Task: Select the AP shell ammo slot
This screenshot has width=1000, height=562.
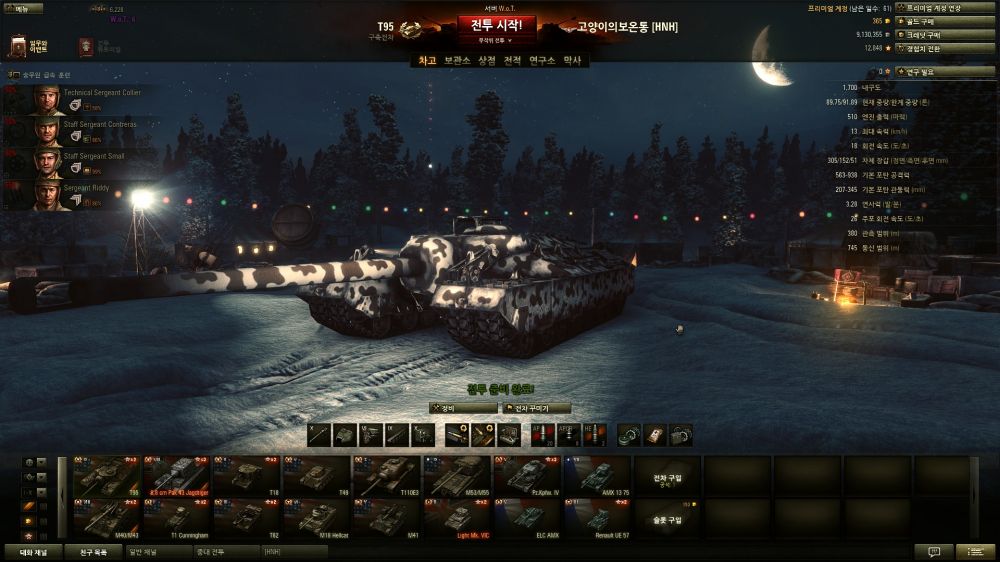Action: coord(543,435)
